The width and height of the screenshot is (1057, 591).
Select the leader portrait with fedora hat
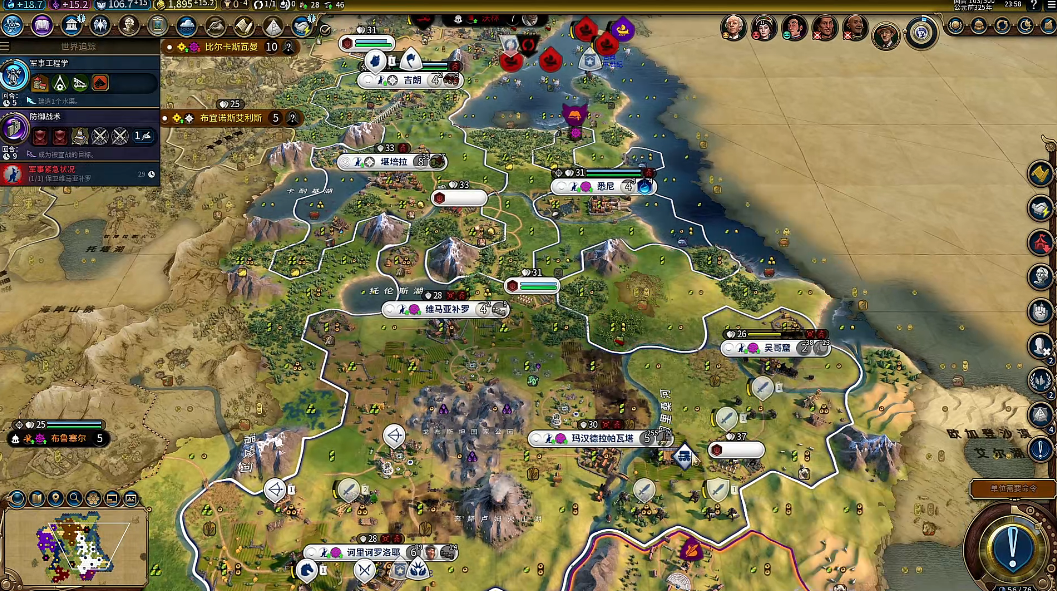click(x=886, y=36)
